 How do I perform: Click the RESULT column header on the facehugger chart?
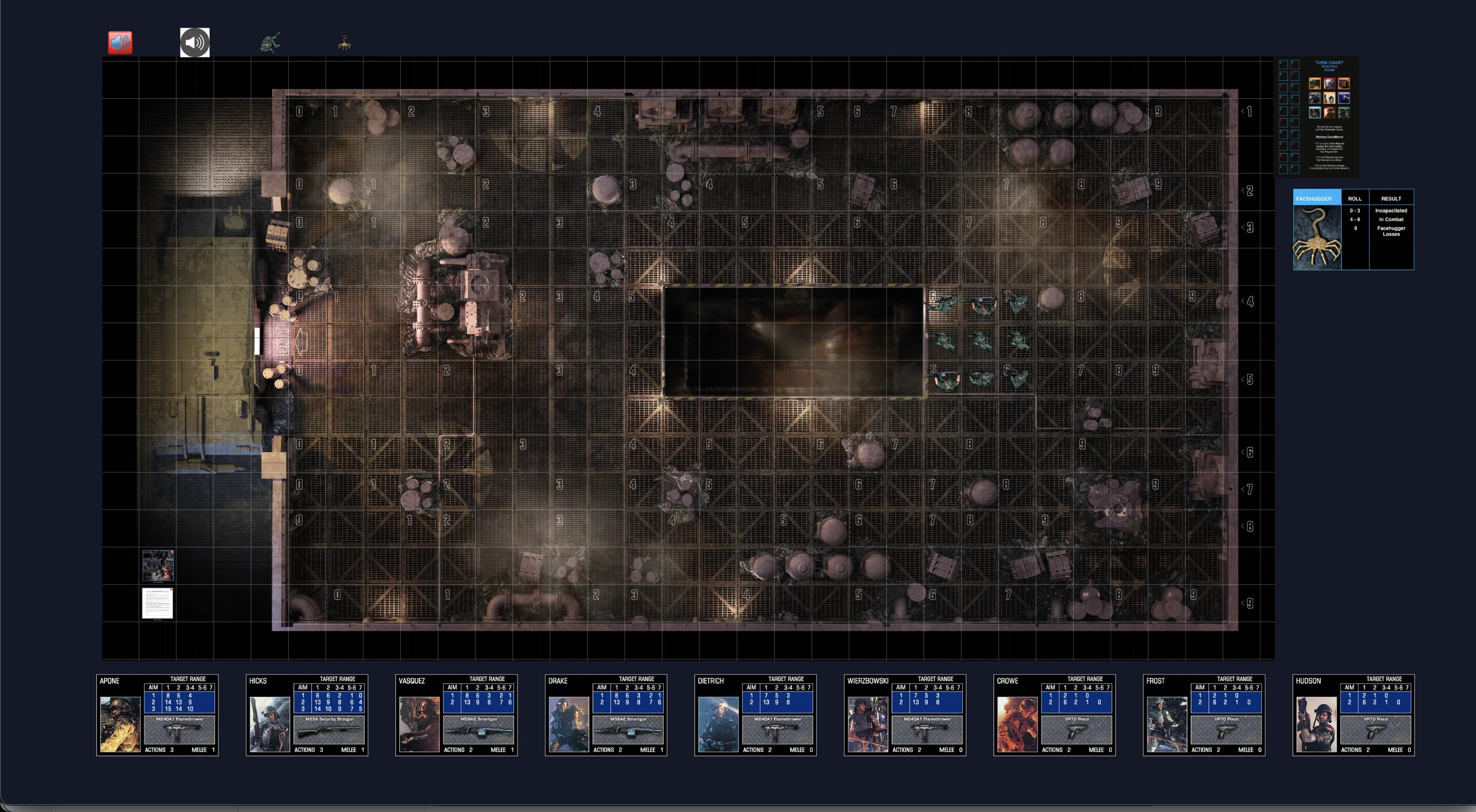(1392, 198)
